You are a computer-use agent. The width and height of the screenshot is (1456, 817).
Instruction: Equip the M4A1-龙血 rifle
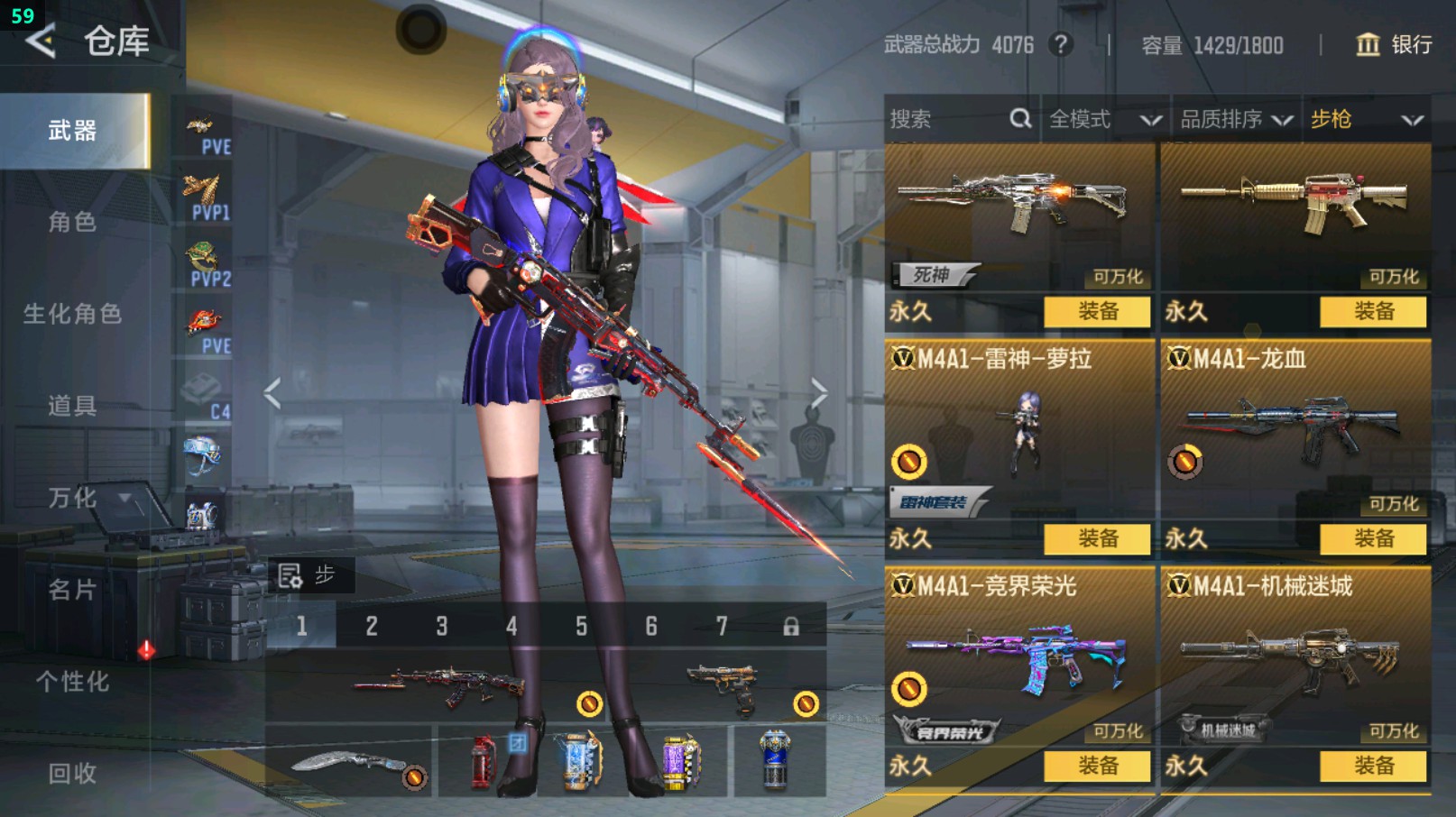tap(1373, 539)
